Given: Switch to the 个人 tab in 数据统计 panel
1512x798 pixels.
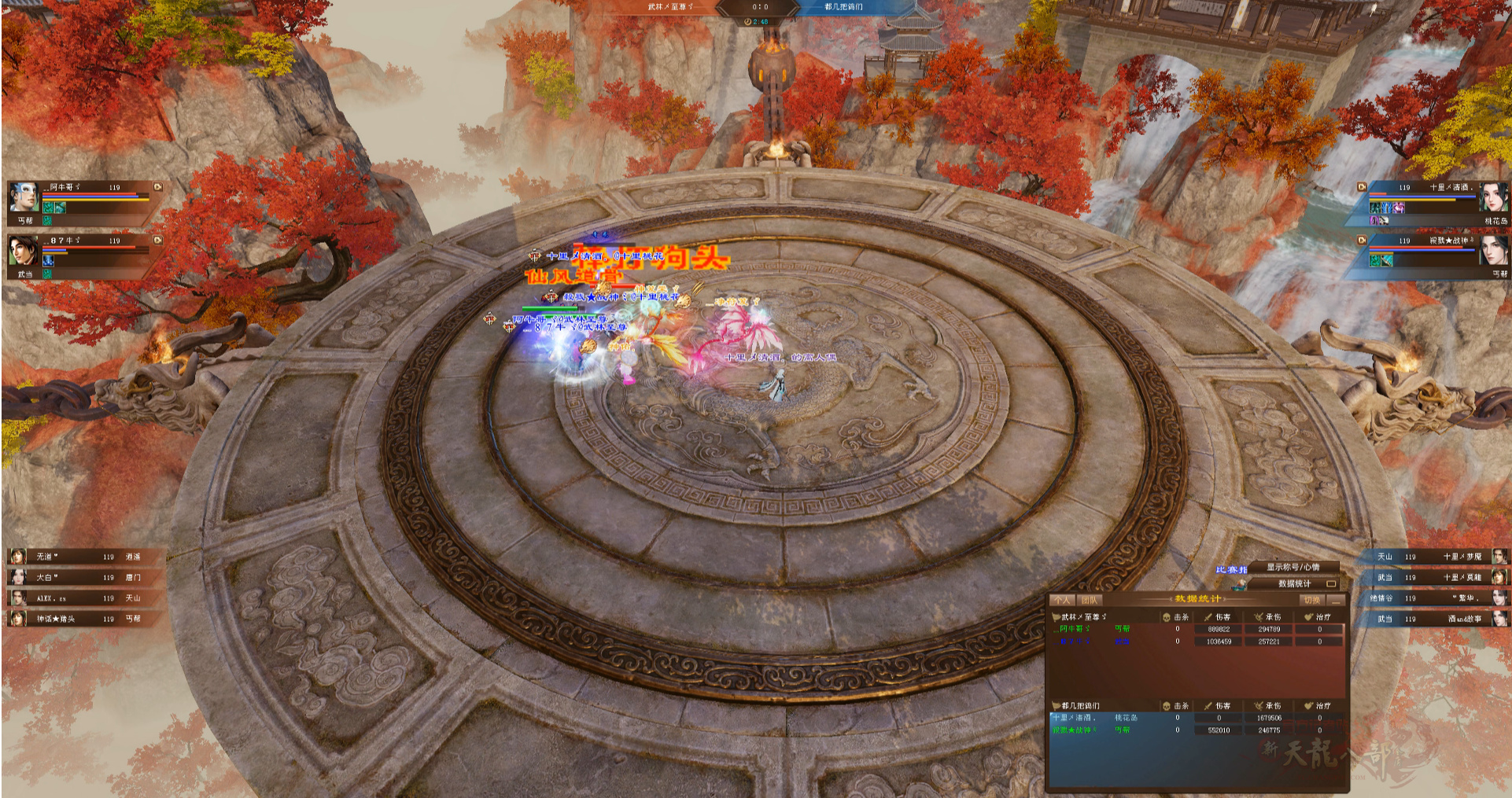Looking at the screenshot, I should pyautogui.click(x=1062, y=600).
